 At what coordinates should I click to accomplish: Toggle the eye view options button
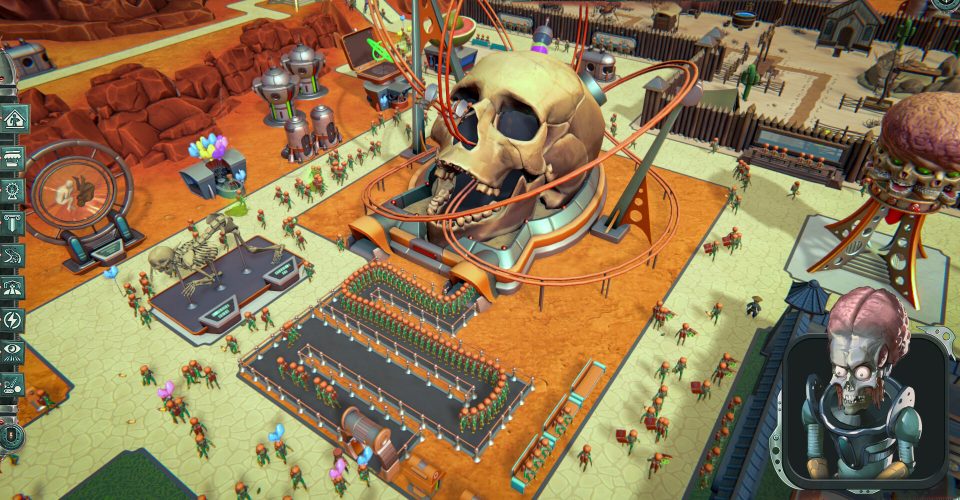coord(13,351)
